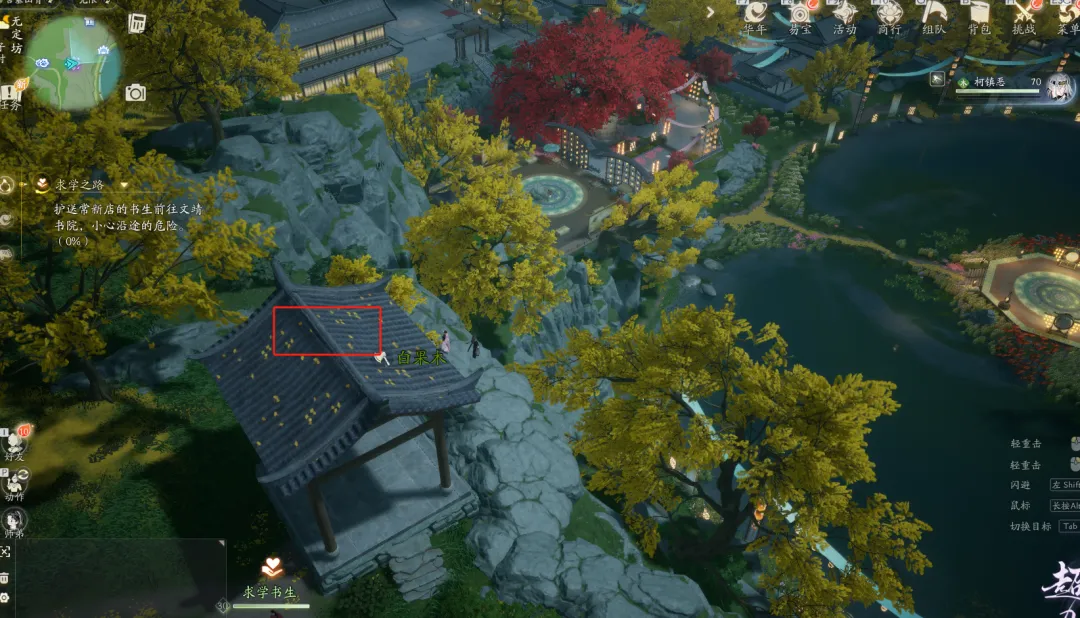Open the 好友 friends list
The width and height of the screenshot is (1080, 618).
[x=15, y=441]
